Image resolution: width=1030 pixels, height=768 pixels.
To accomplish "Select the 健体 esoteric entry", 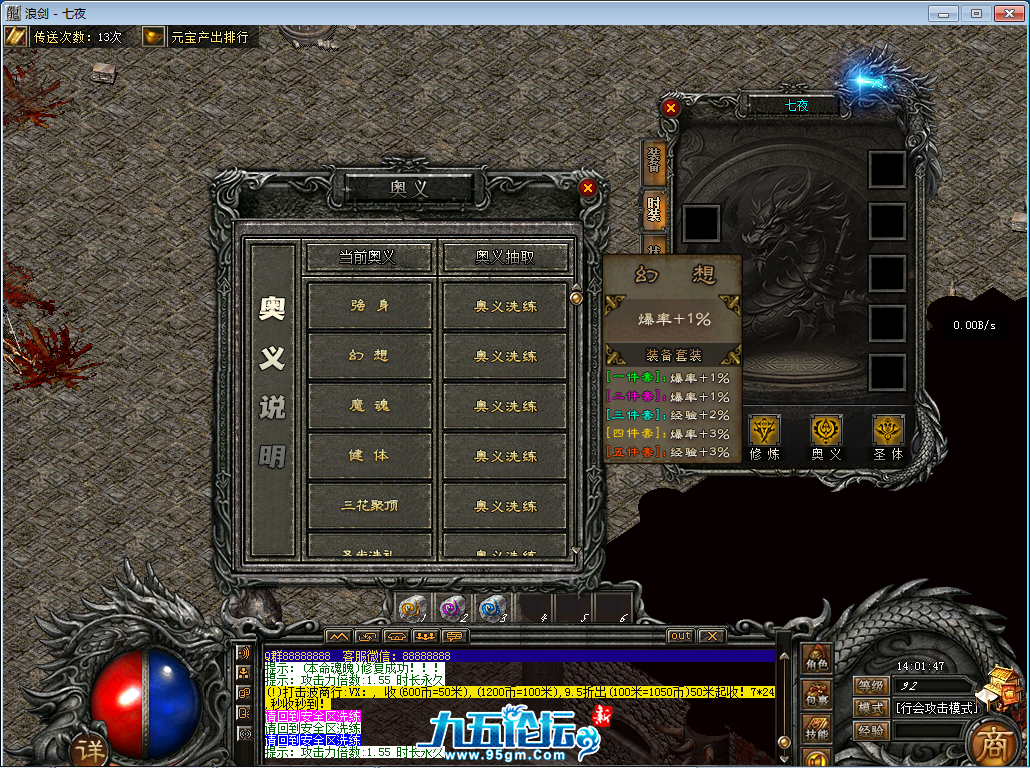I will click(370, 456).
